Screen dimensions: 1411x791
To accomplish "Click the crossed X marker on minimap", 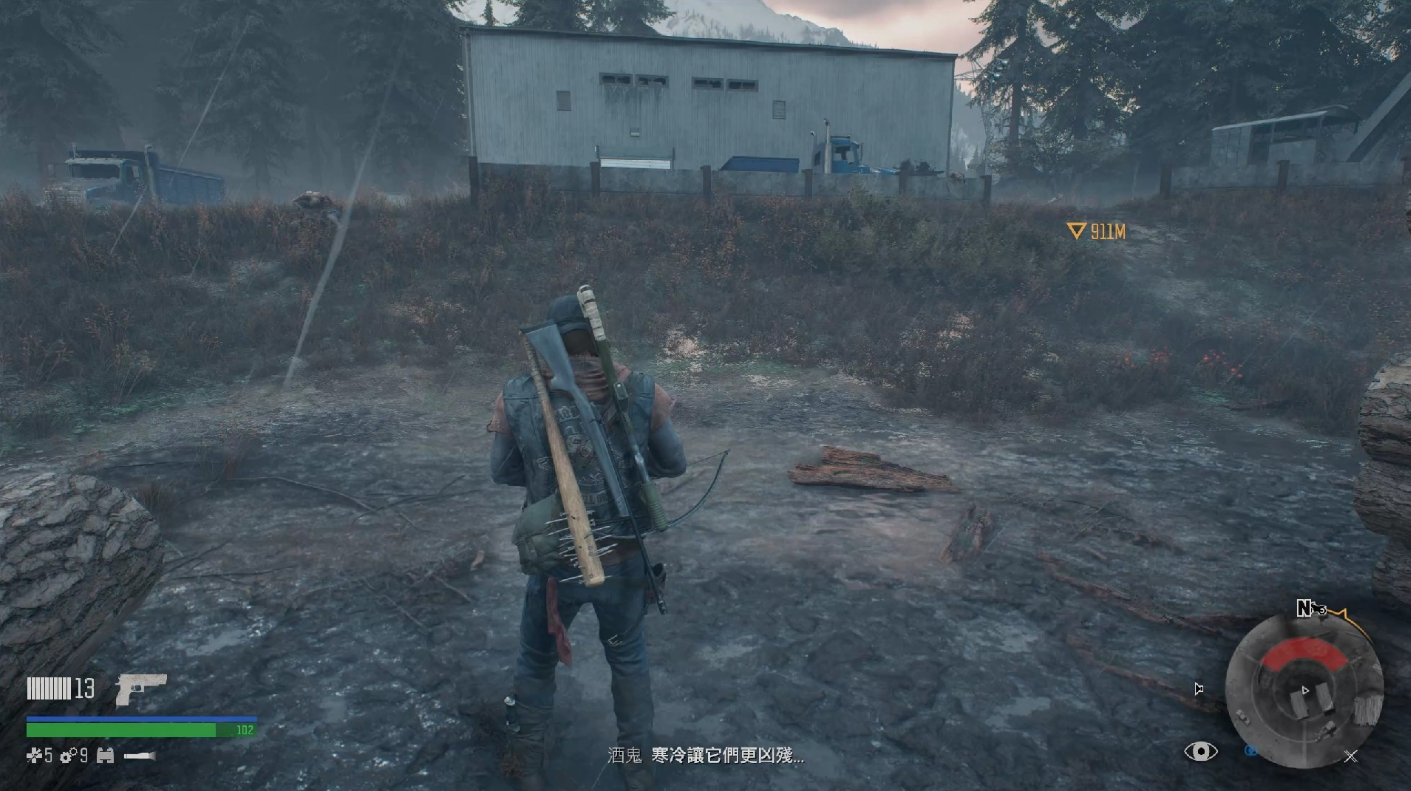I will point(1350,757).
